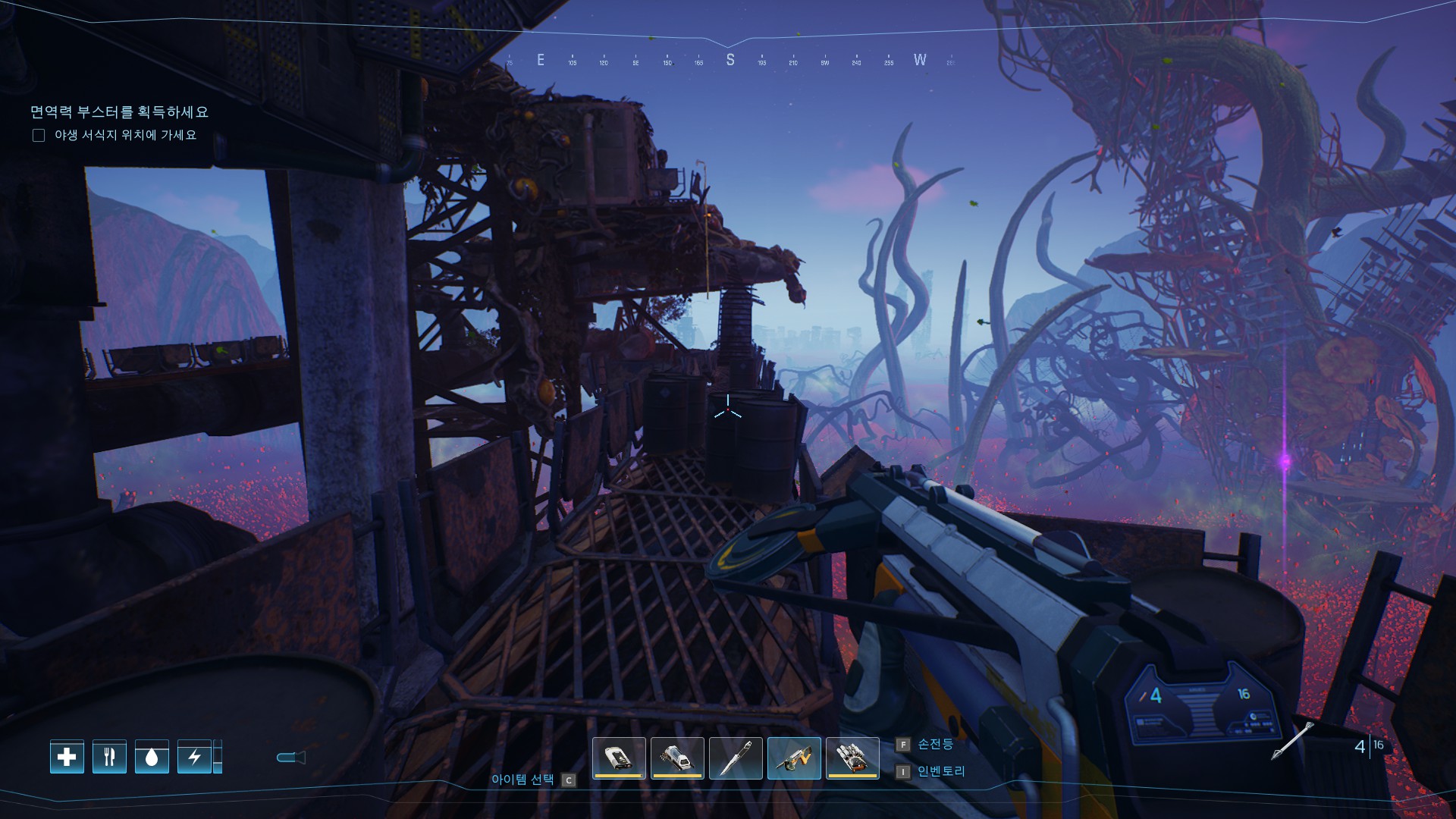Open the 인벤토리 inventory label
1456x819 pixels.
(x=941, y=771)
